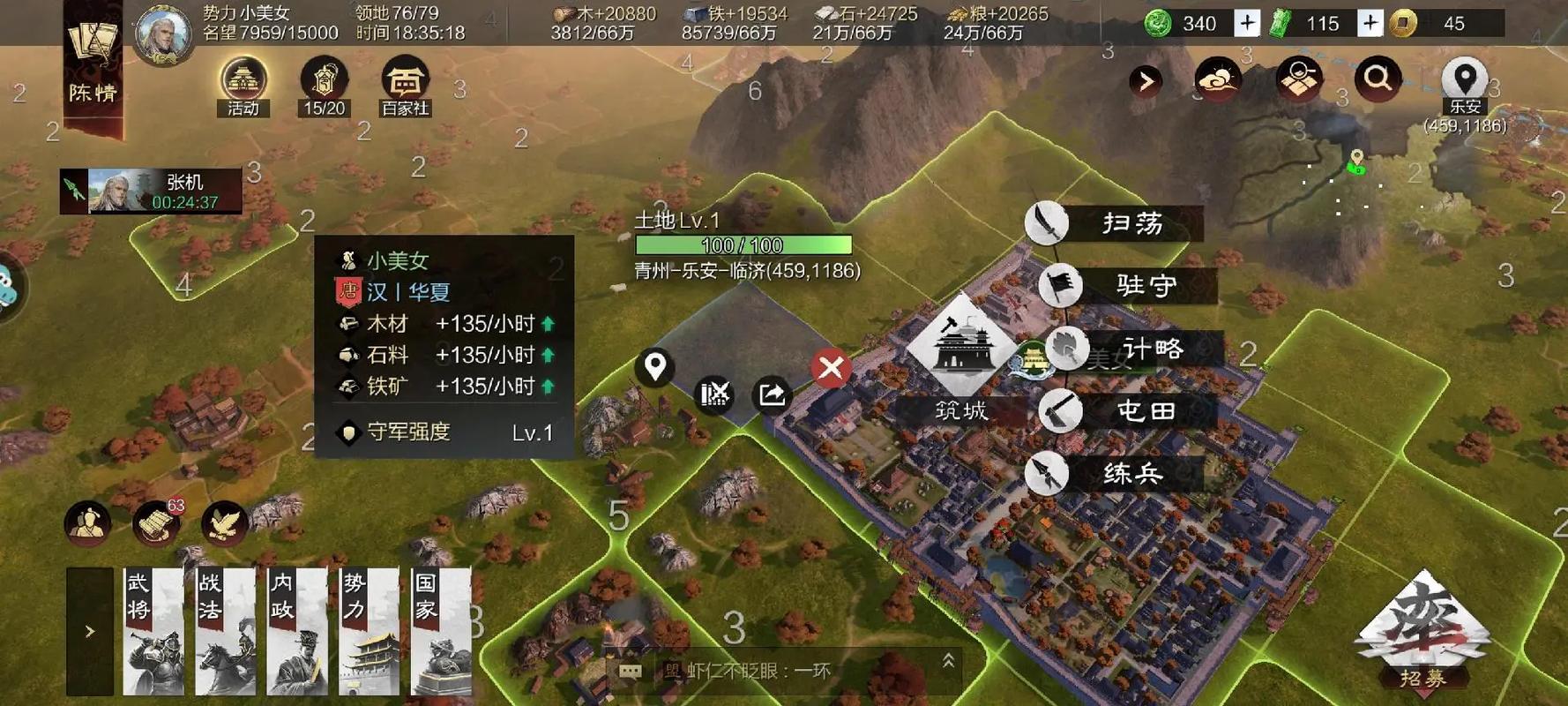
Task: Cancel with the red X button
Action: (829, 367)
